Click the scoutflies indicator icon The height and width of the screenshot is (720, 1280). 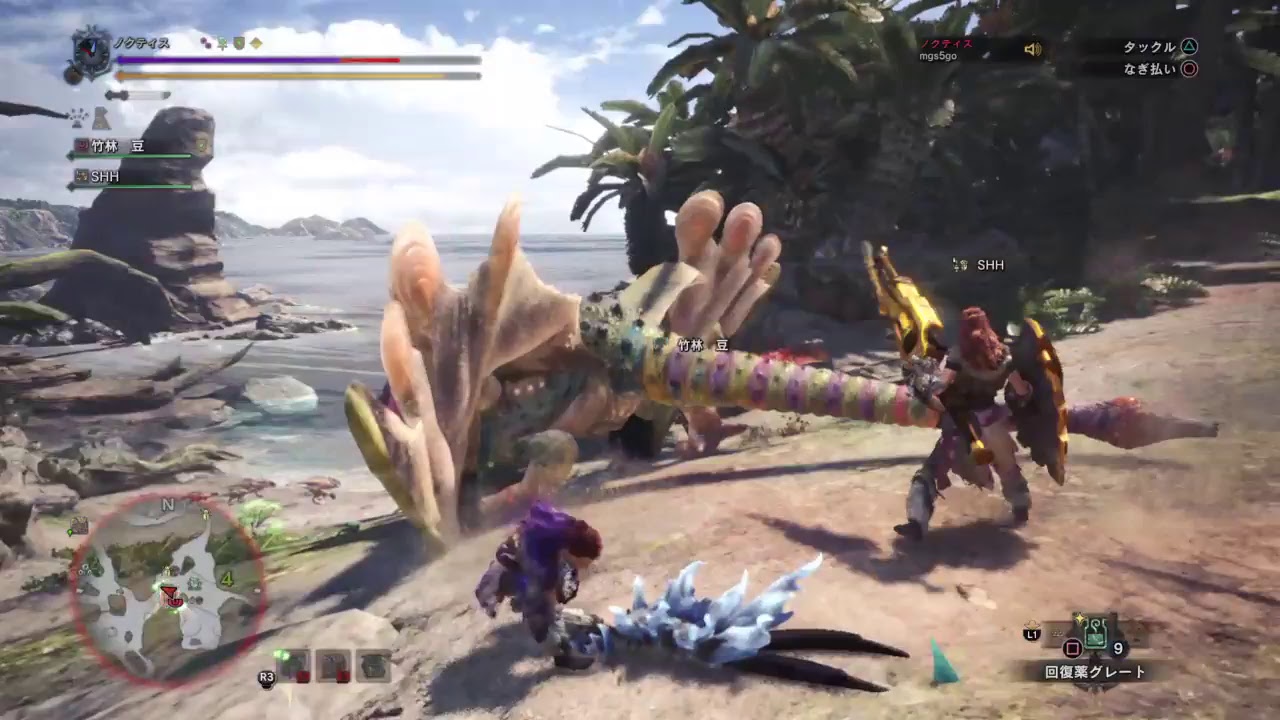75,118
